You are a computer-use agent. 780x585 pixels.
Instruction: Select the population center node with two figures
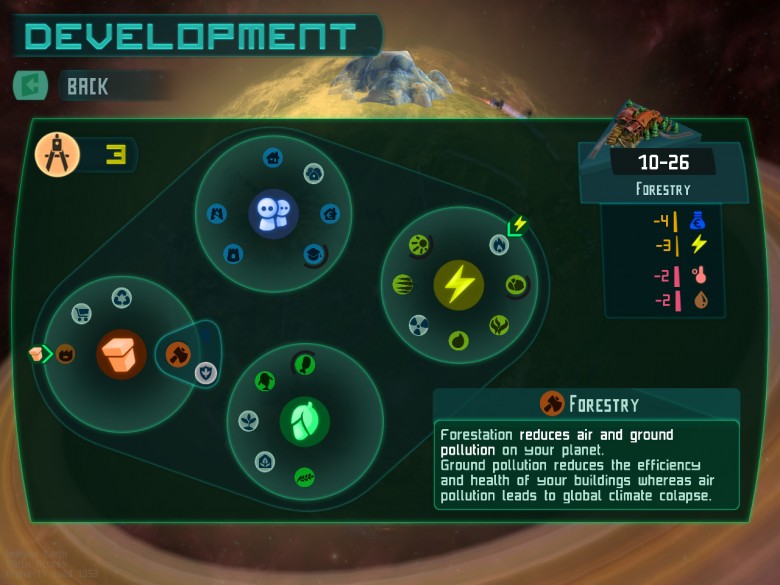tap(273, 213)
